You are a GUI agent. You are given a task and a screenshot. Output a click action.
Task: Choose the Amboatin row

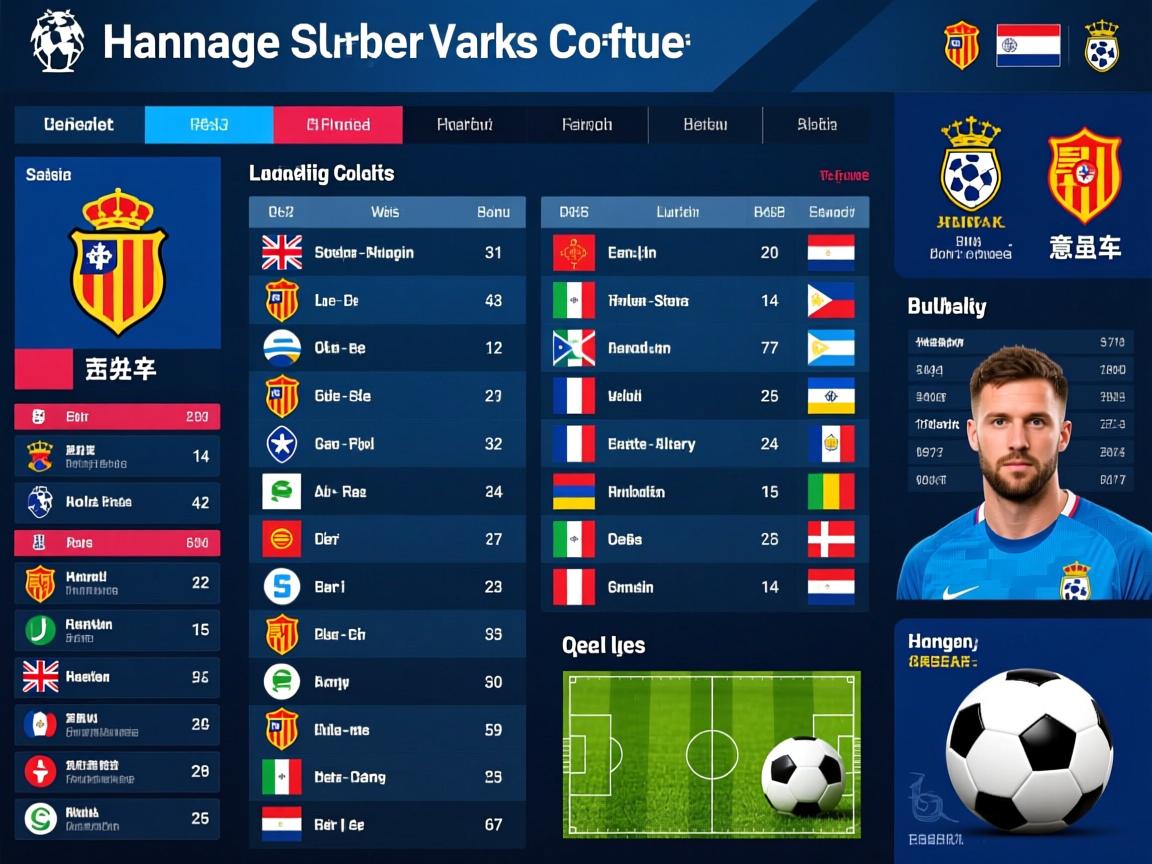(x=704, y=492)
